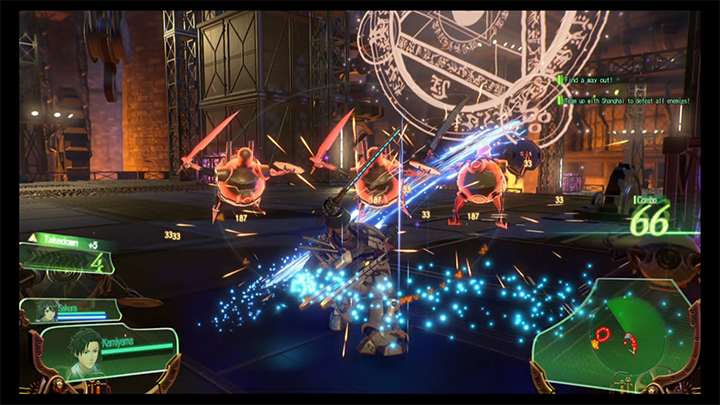Open the green radar minimap

click(617, 336)
